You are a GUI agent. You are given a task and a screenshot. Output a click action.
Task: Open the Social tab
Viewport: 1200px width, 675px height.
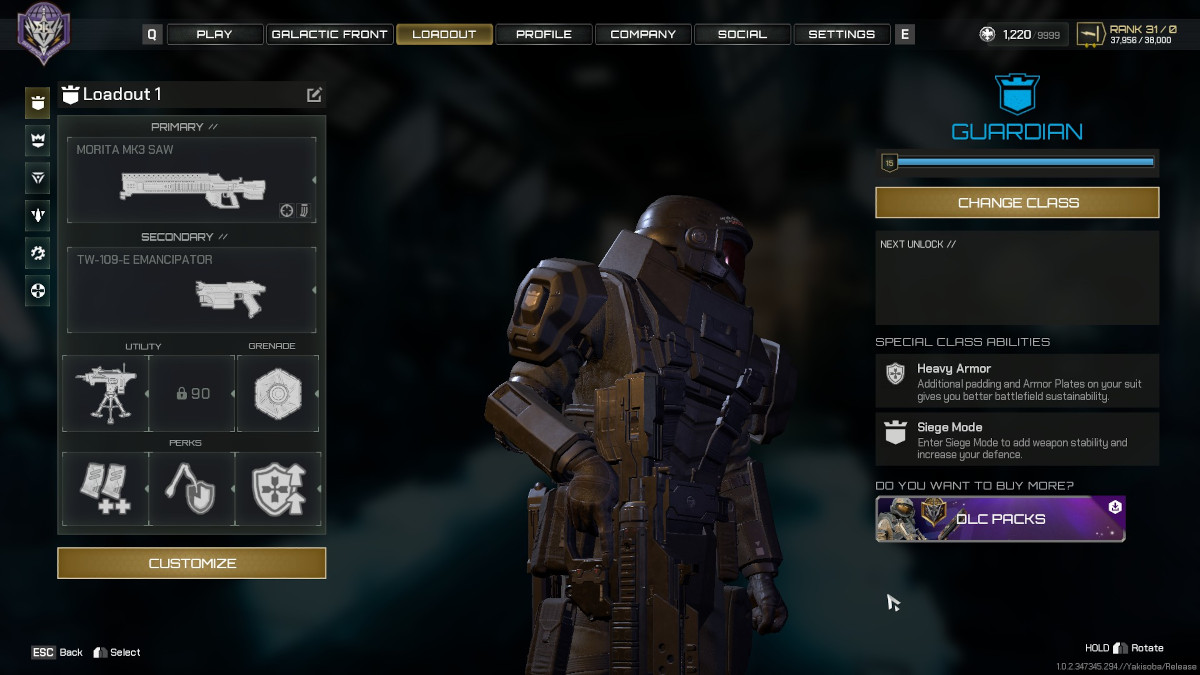coord(742,34)
